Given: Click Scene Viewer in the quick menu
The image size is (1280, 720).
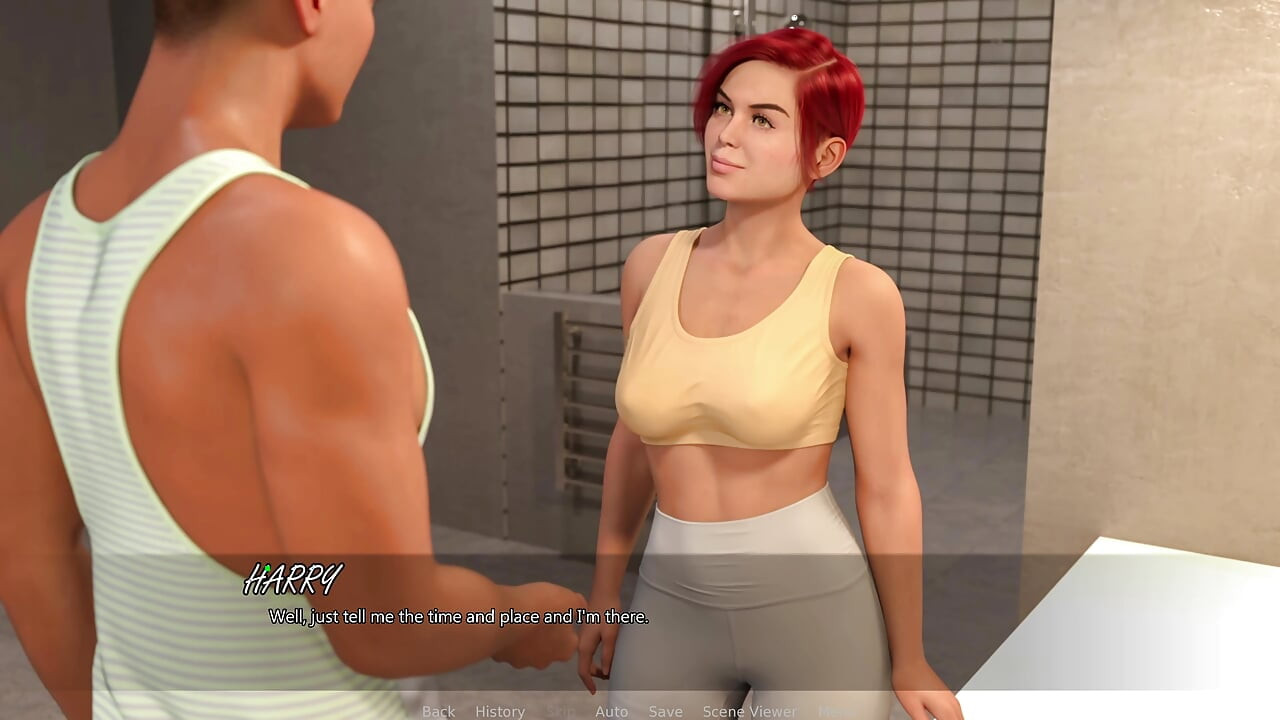Looking at the screenshot, I should tap(750, 711).
